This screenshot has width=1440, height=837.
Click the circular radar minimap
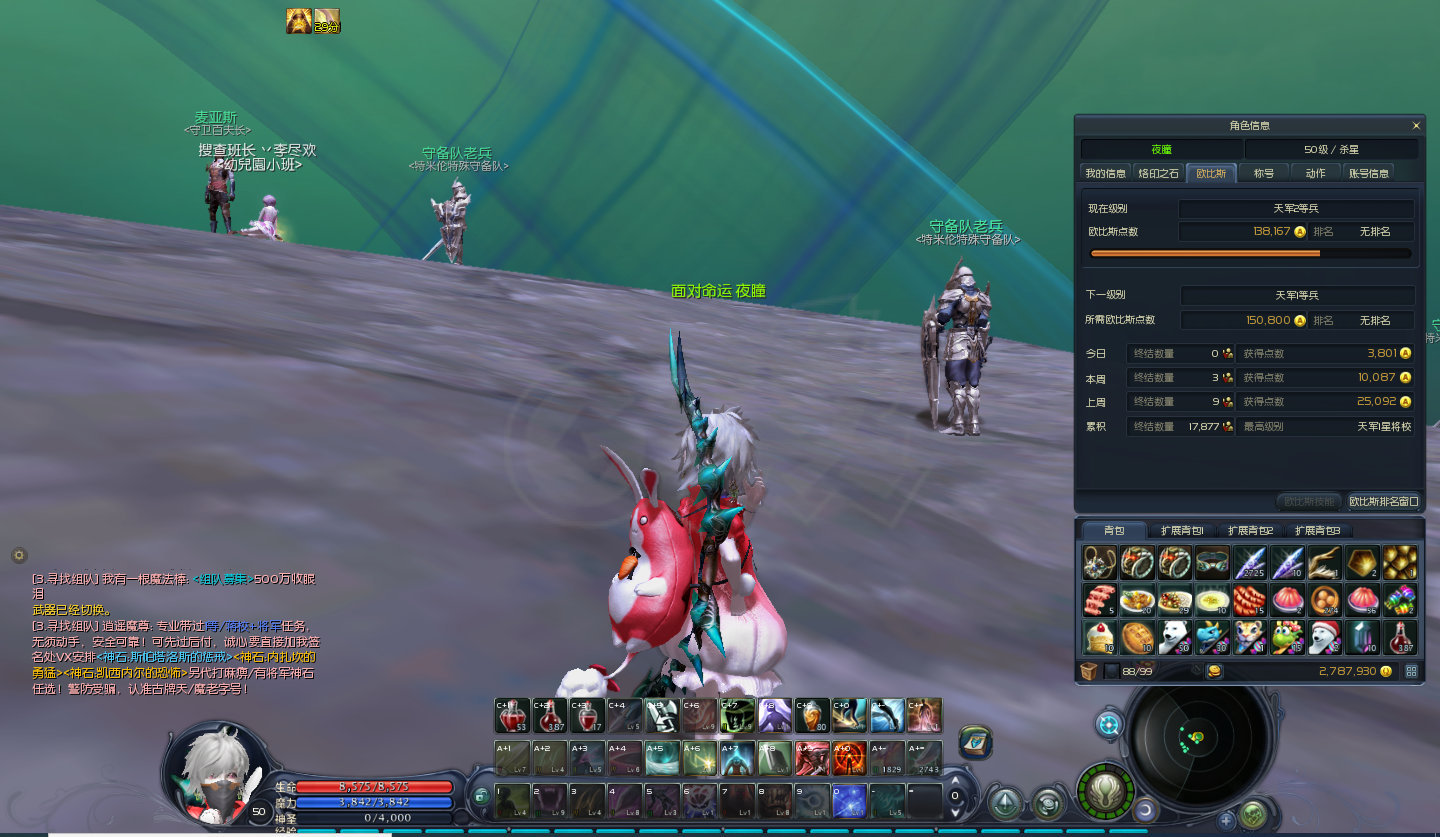pyautogui.click(x=1196, y=741)
